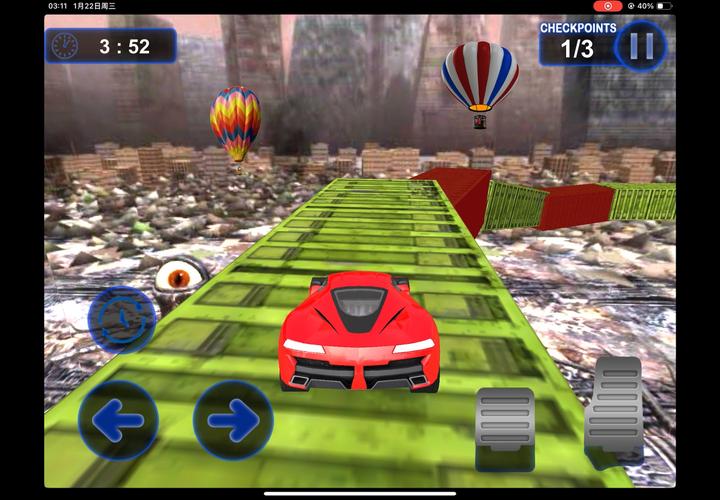The width and height of the screenshot is (720, 500).
Task: Tap the brake pedal
Action: [x=505, y=418]
